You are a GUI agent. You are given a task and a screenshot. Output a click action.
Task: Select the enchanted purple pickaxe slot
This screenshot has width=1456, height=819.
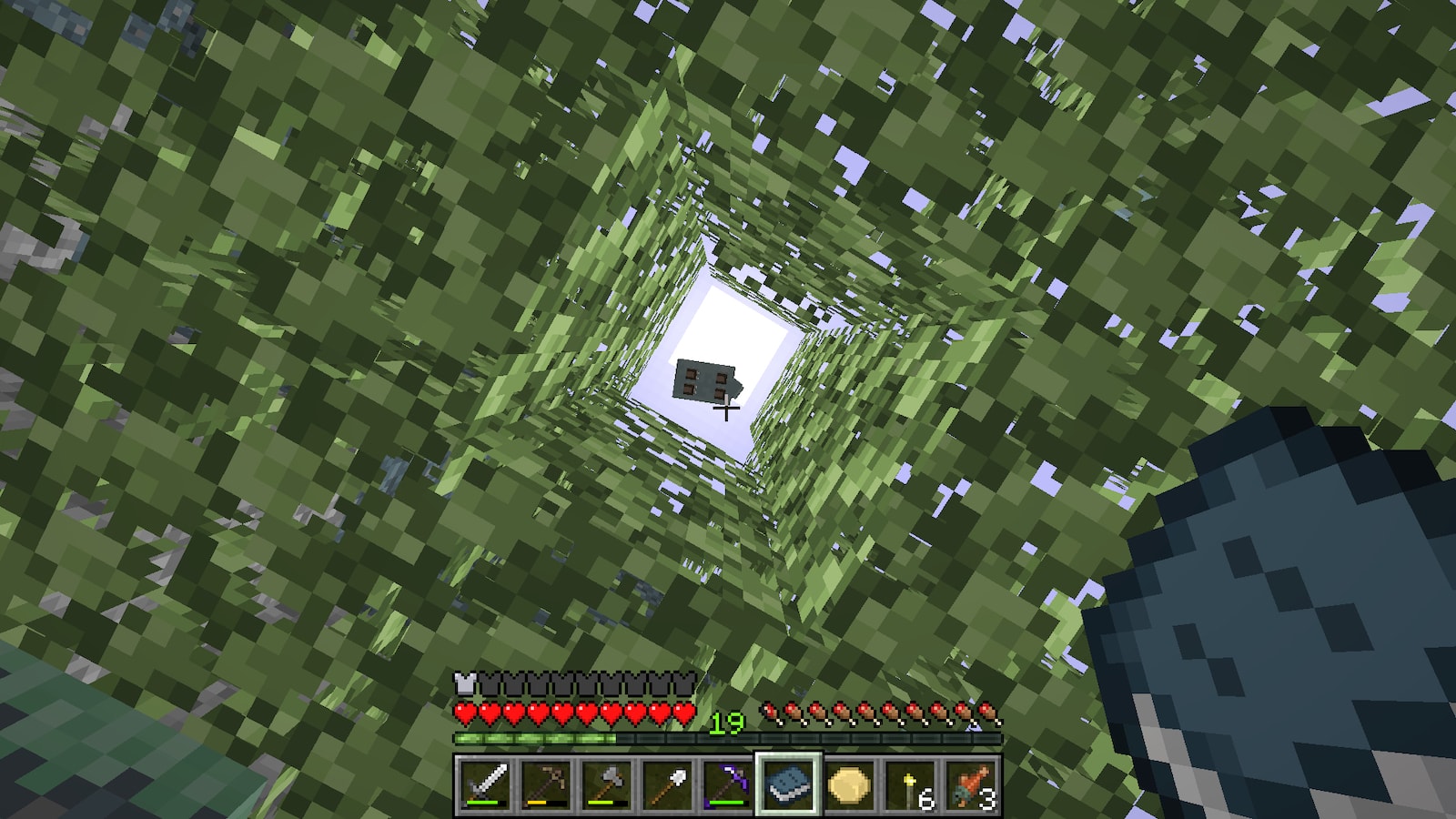click(x=727, y=784)
